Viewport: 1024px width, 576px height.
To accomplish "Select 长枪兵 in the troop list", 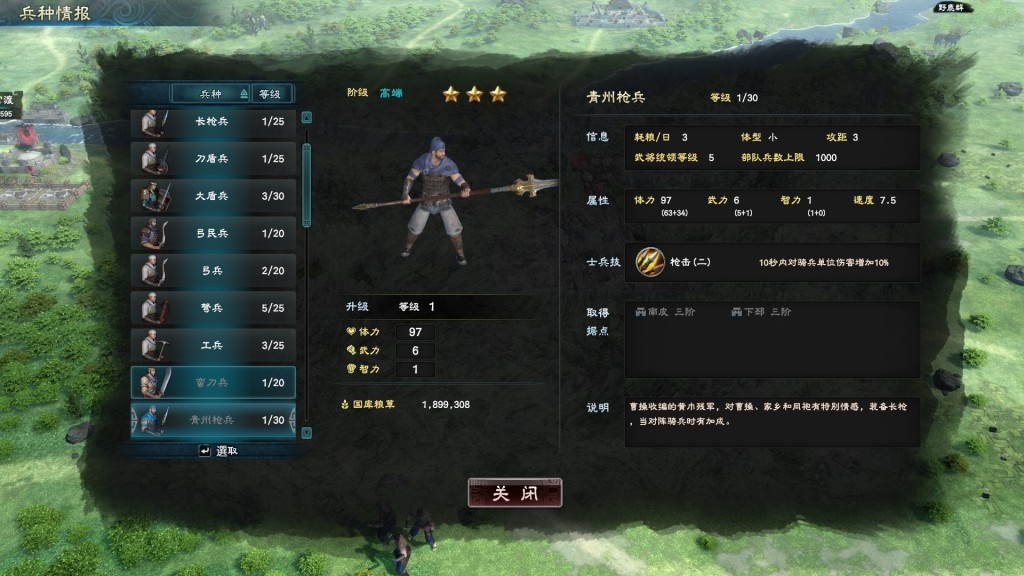I will [213, 122].
